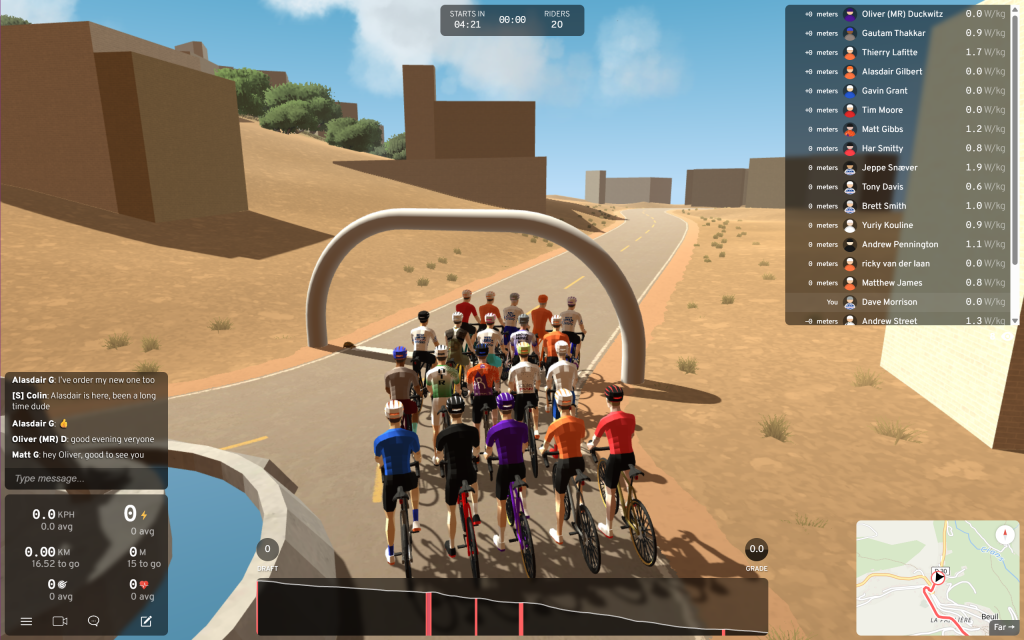
Task: Select your own Dave Morrison row
Action: pyautogui.click(x=889, y=302)
